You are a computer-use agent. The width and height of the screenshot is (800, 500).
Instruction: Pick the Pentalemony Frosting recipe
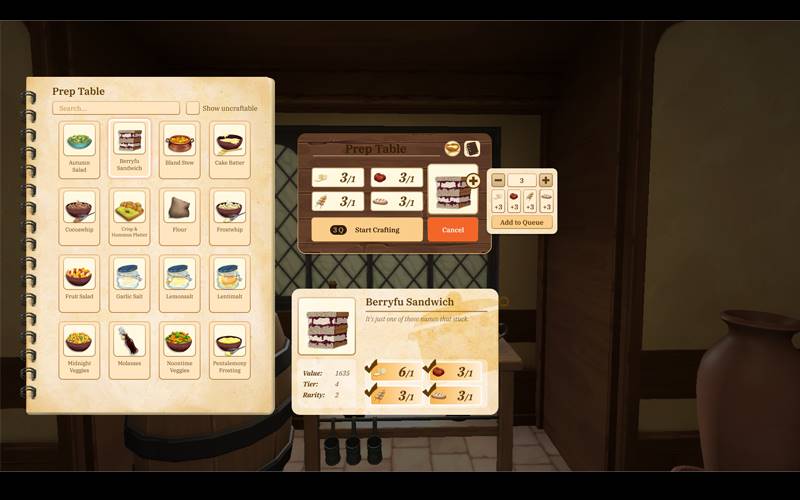pyautogui.click(x=229, y=349)
